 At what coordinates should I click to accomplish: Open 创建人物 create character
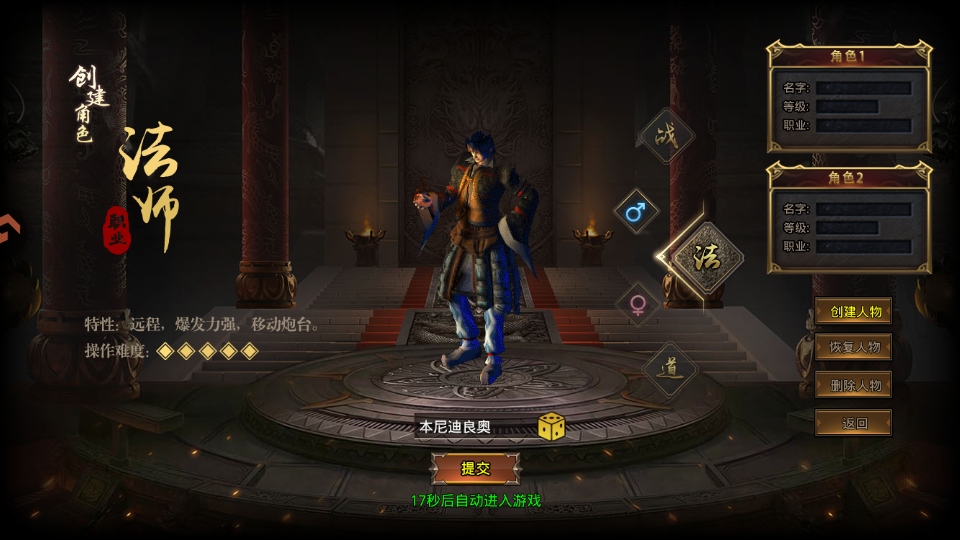coord(854,312)
